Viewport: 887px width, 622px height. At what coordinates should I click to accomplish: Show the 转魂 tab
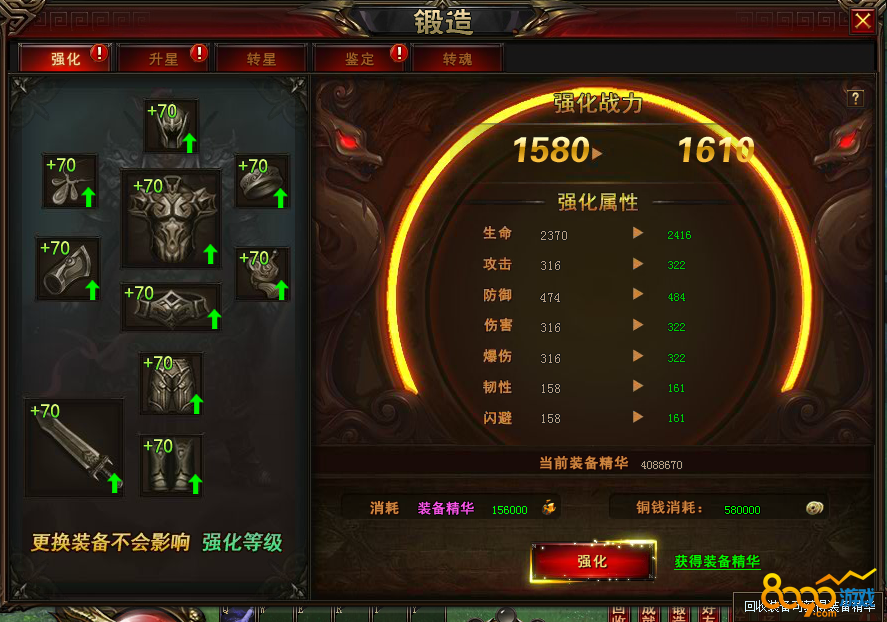pos(457,59)
